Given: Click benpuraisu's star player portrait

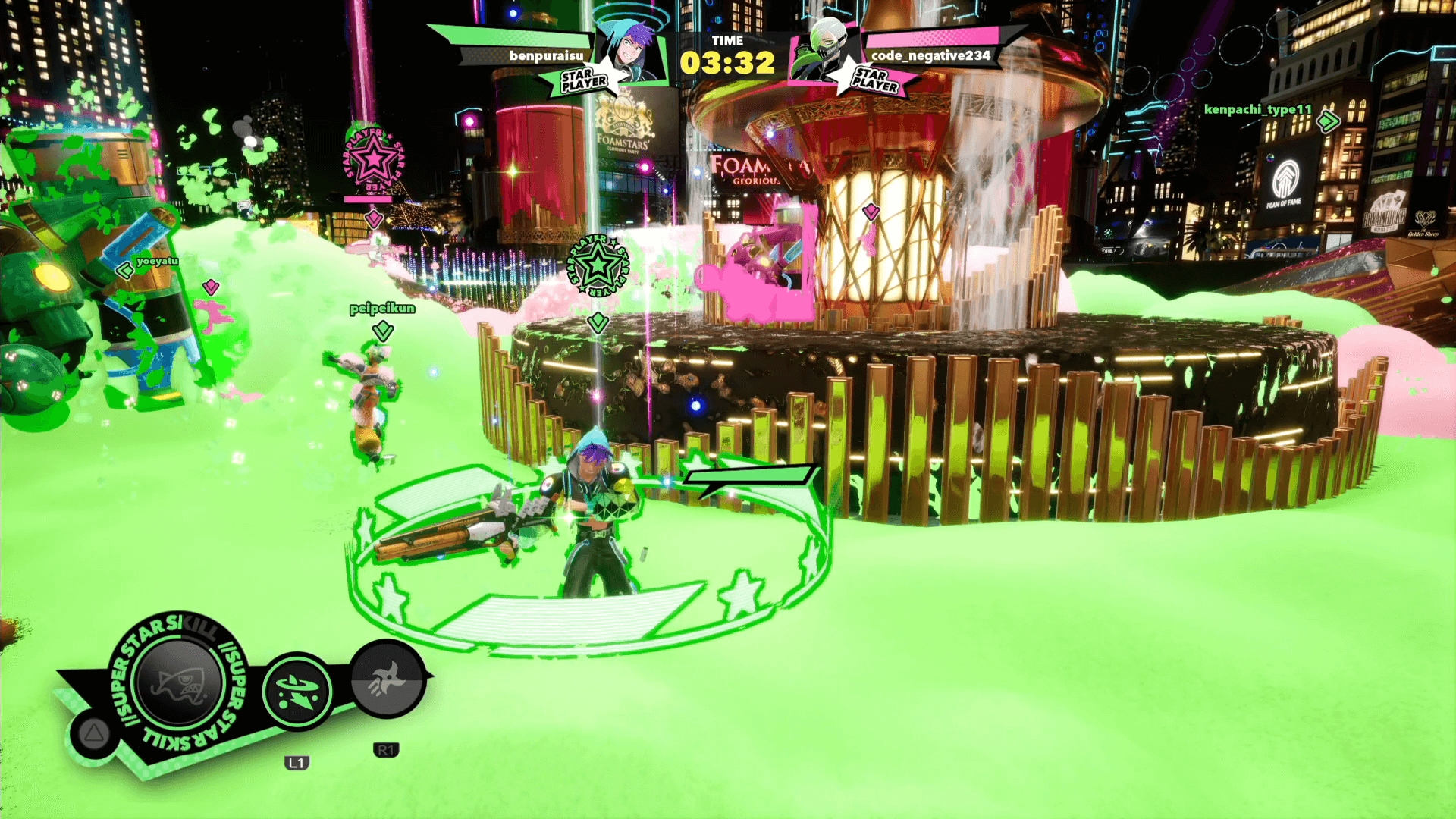Looking at the screenshot, I should (629, 52).
